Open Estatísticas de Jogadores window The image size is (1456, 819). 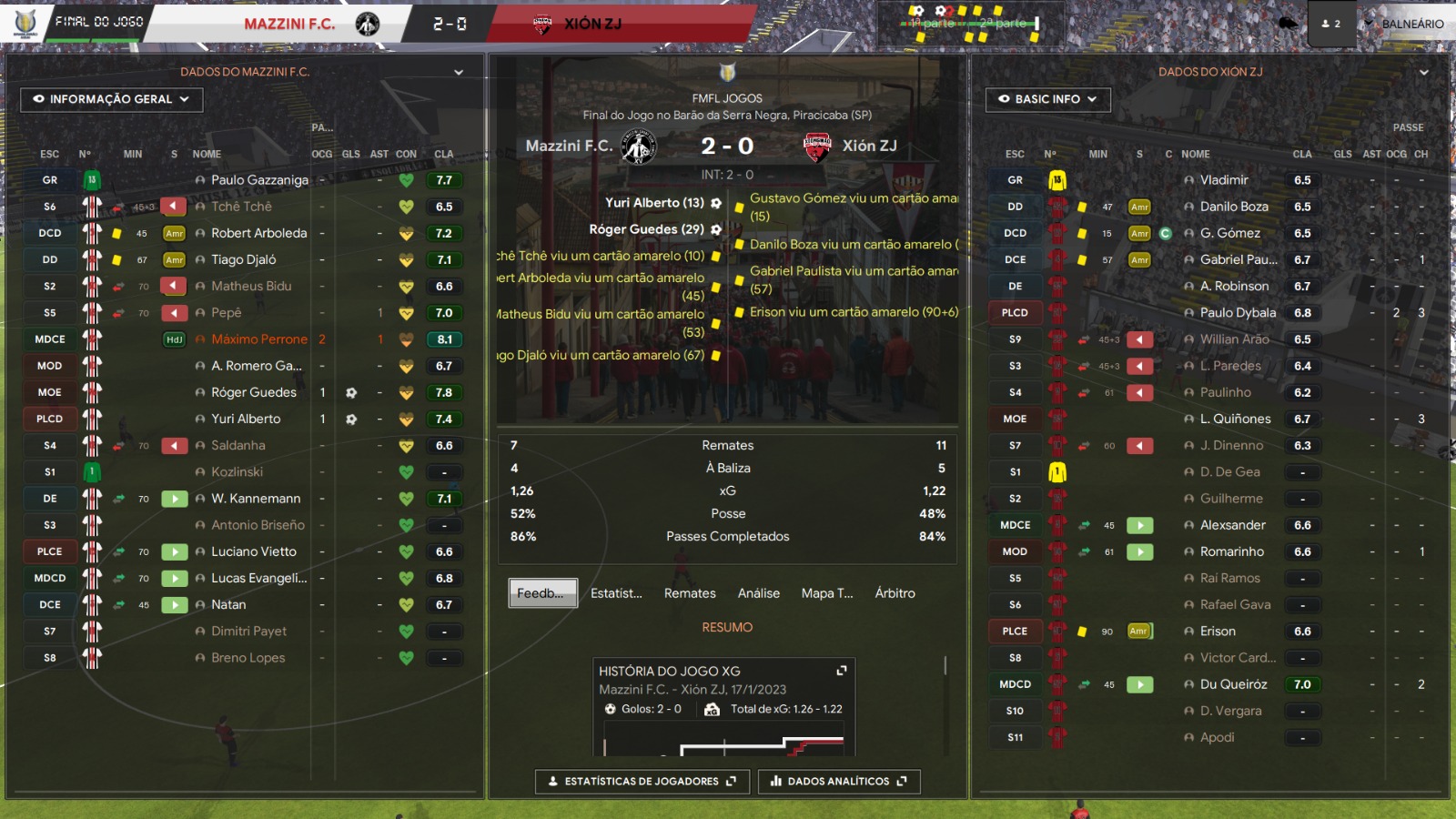[x=642, y=782]
